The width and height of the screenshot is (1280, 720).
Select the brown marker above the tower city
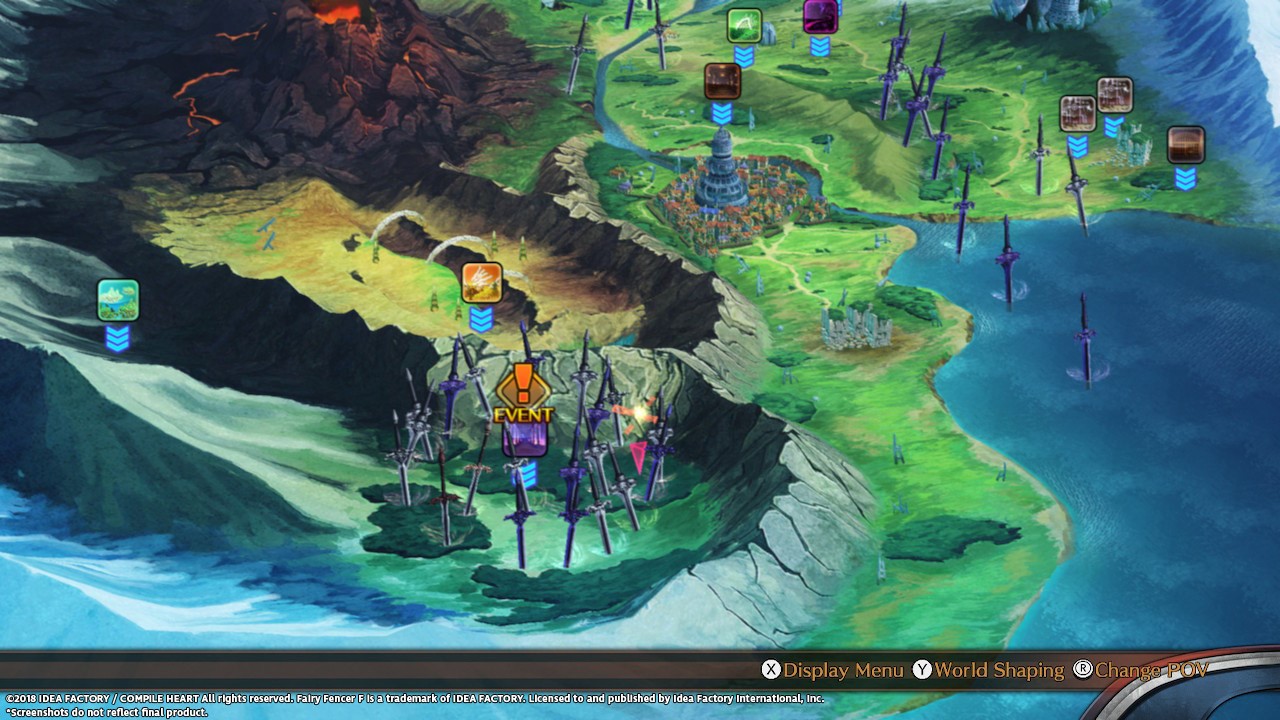[x=722, y=82]
